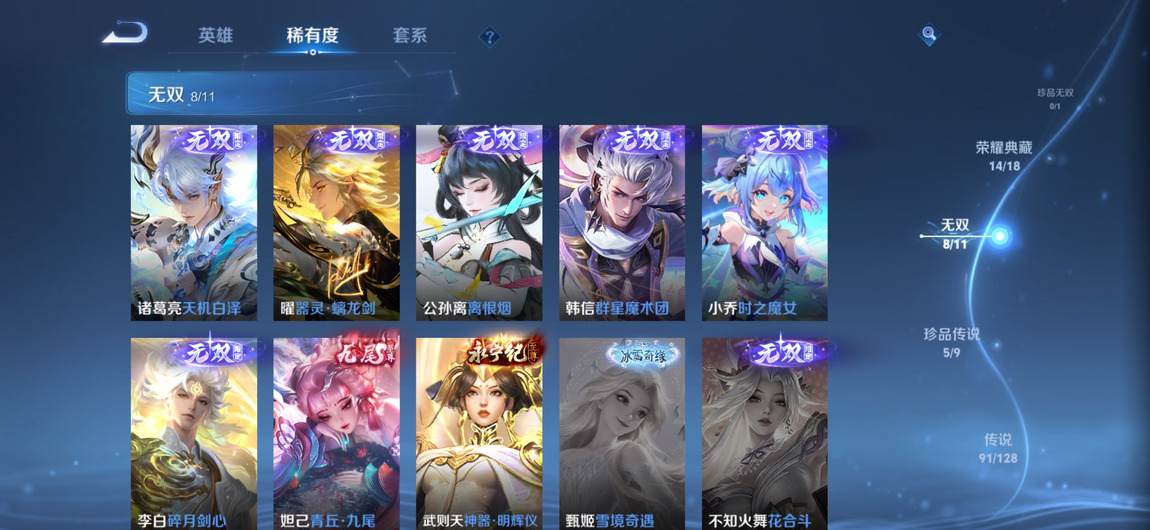1150x530 pixels.
Task: Go back using the return arrow
Action: (x=125, y=34)
